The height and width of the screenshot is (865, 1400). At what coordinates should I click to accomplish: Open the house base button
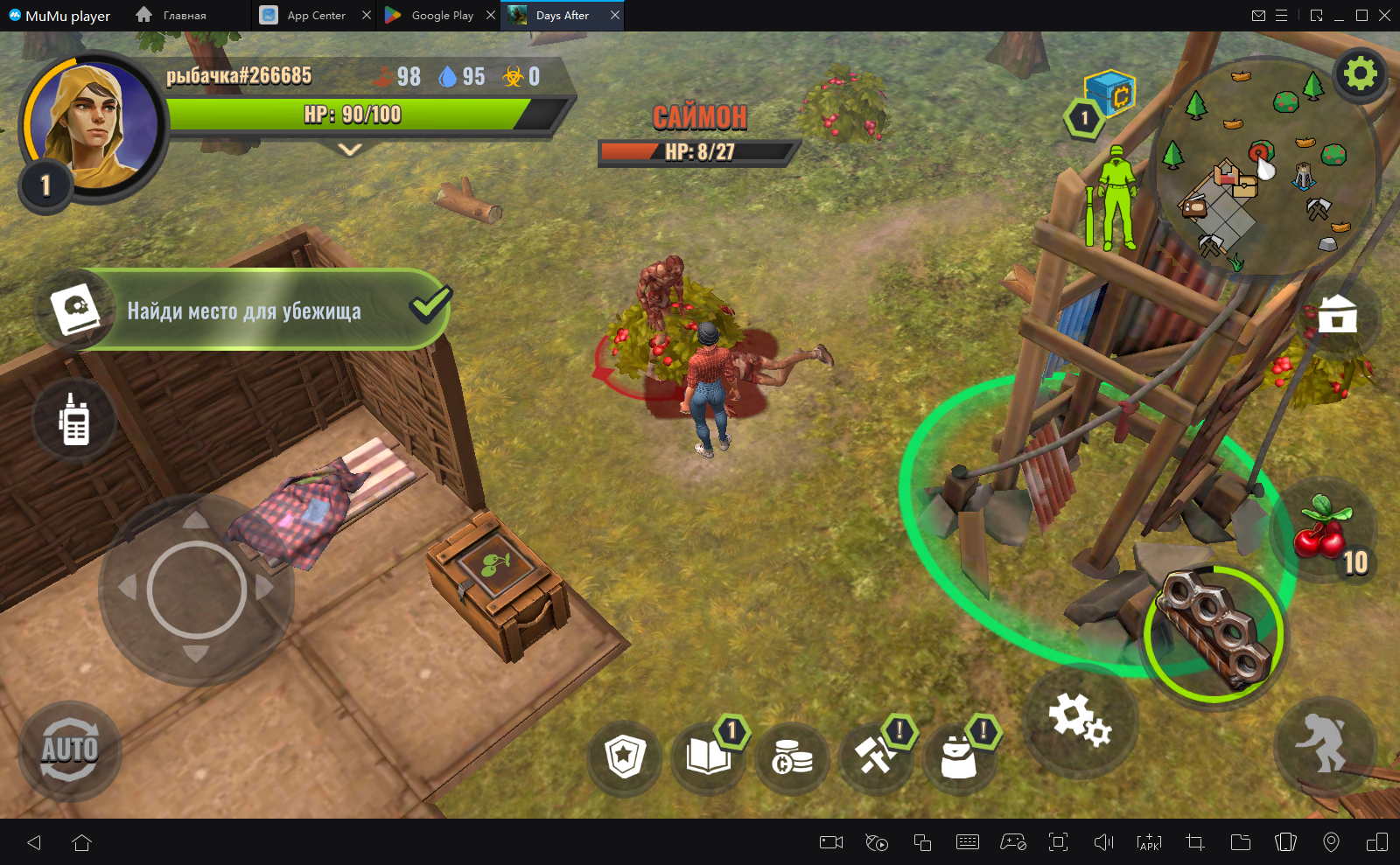(x=1337, y=315)
